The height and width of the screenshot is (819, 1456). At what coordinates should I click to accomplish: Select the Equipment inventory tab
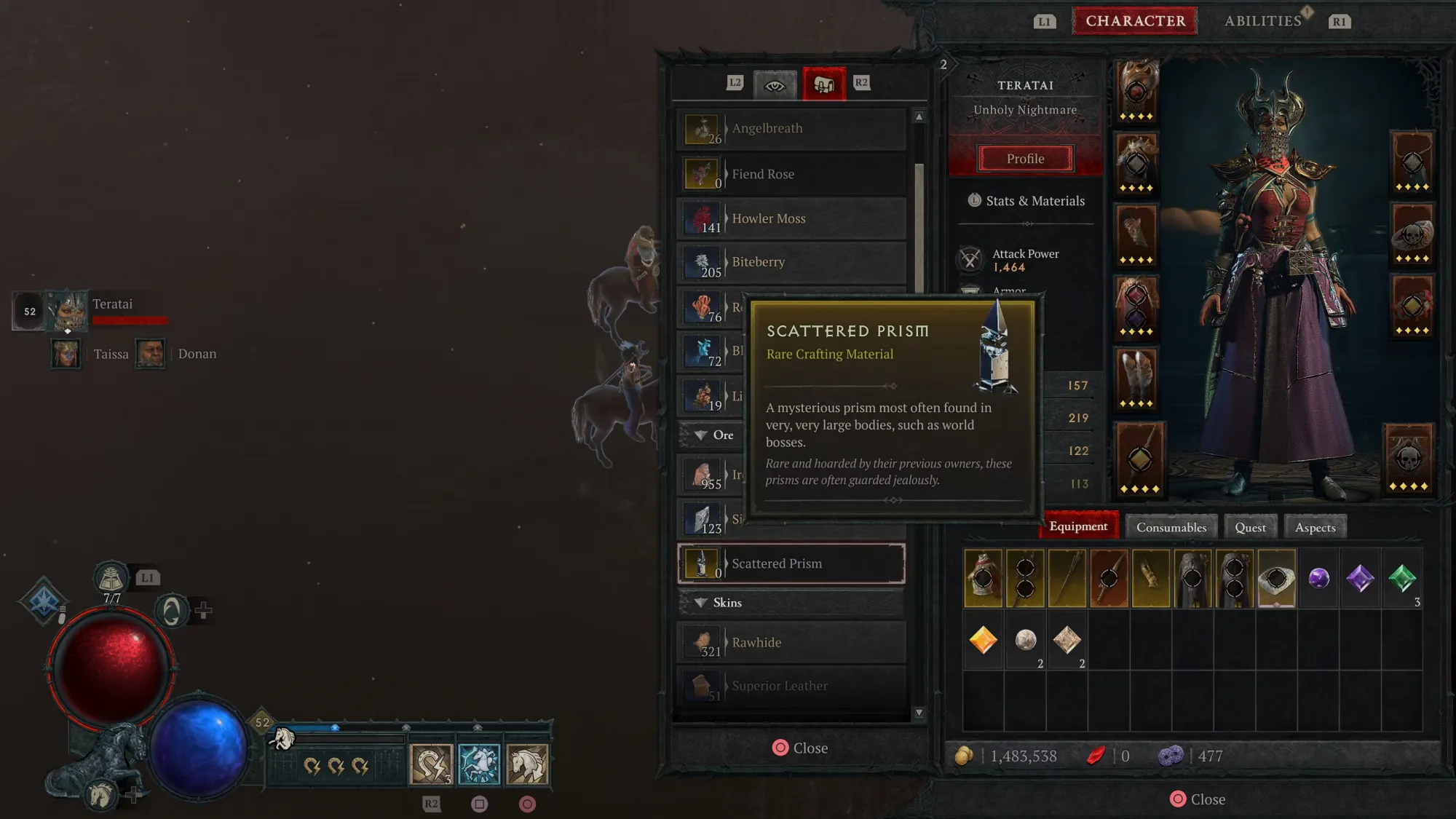[1078, 526]
